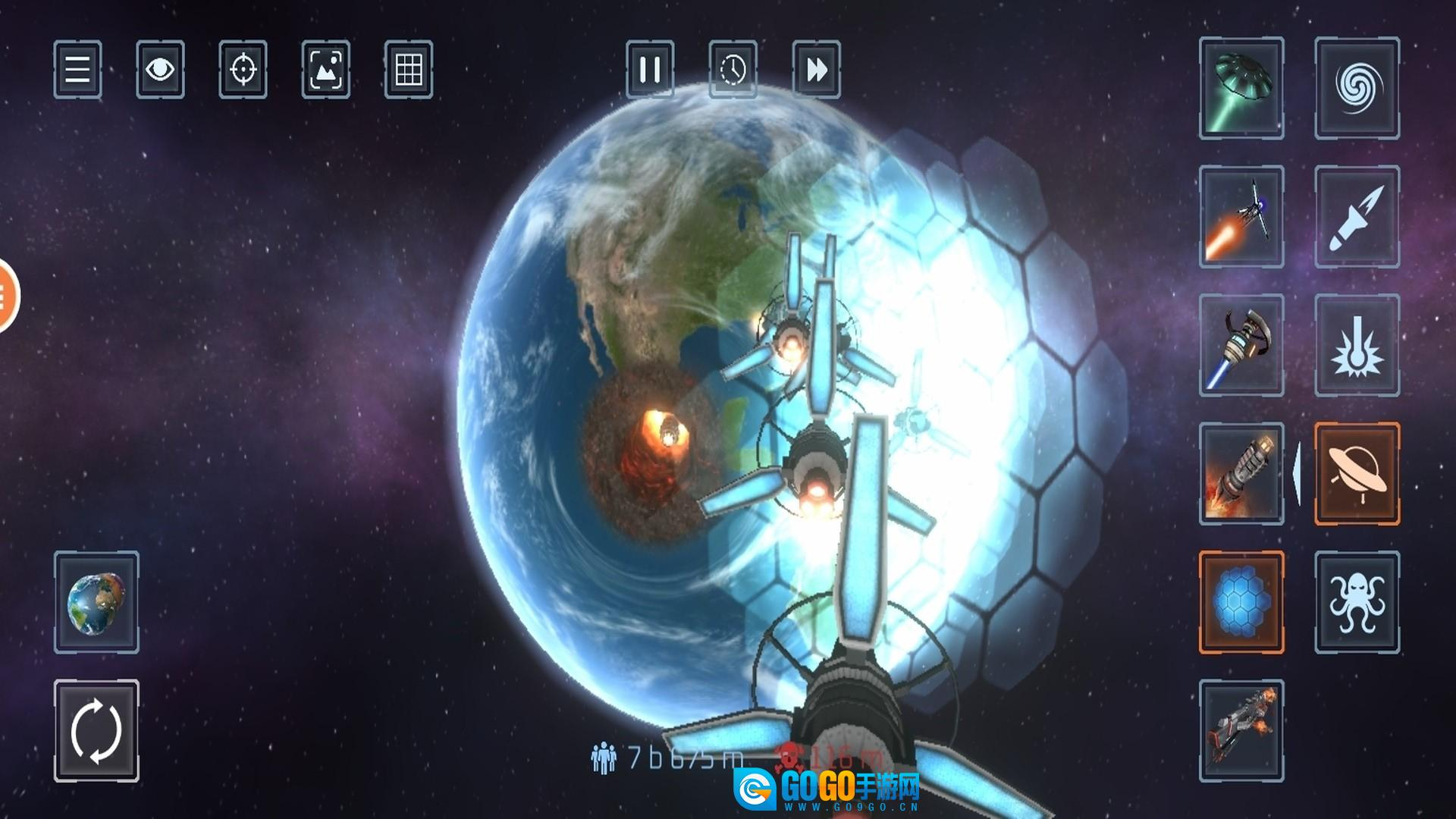Toggle the grid overlay button
This screenshot has width=1456, height=819.
point(409,70)
